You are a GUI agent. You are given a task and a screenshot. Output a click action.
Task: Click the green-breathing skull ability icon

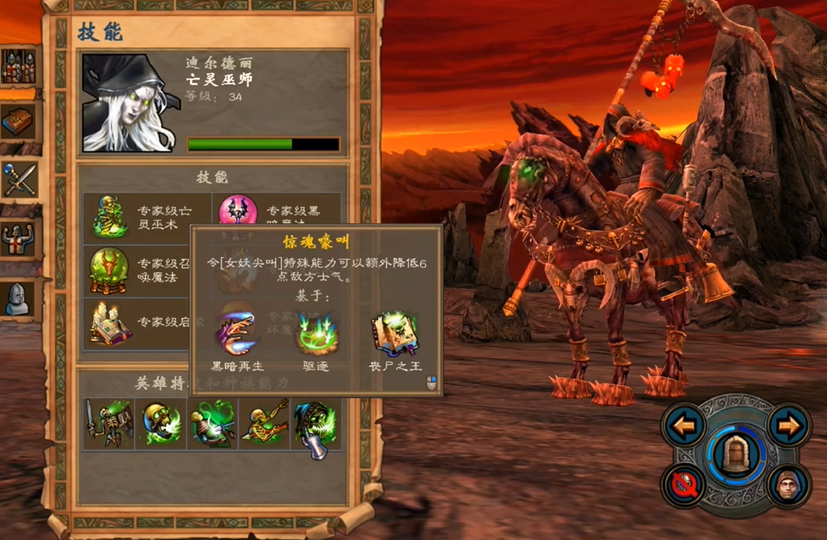pos(160,424)
